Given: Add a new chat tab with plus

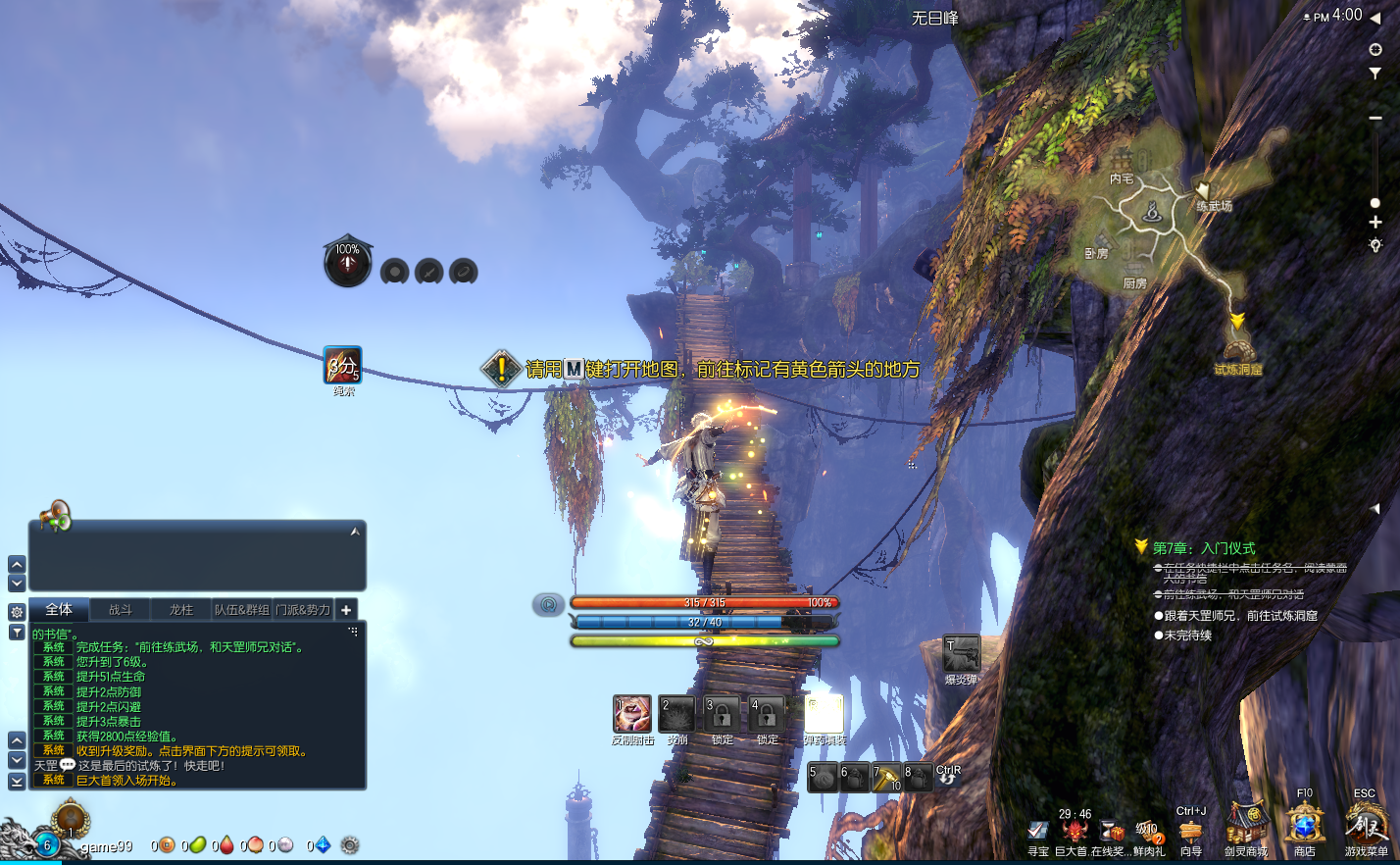Looking at the screenshot, I should pos(346,610).
